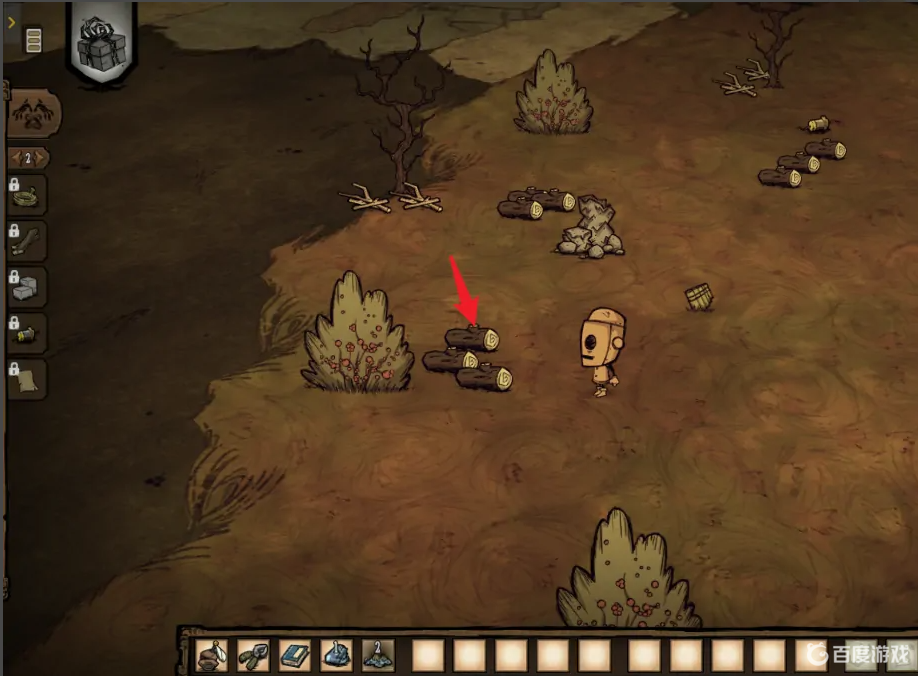Choose the locked papyrus recipe
Image resolution: width=918 pixels, height=676 pixels.
tap(29, 381)
